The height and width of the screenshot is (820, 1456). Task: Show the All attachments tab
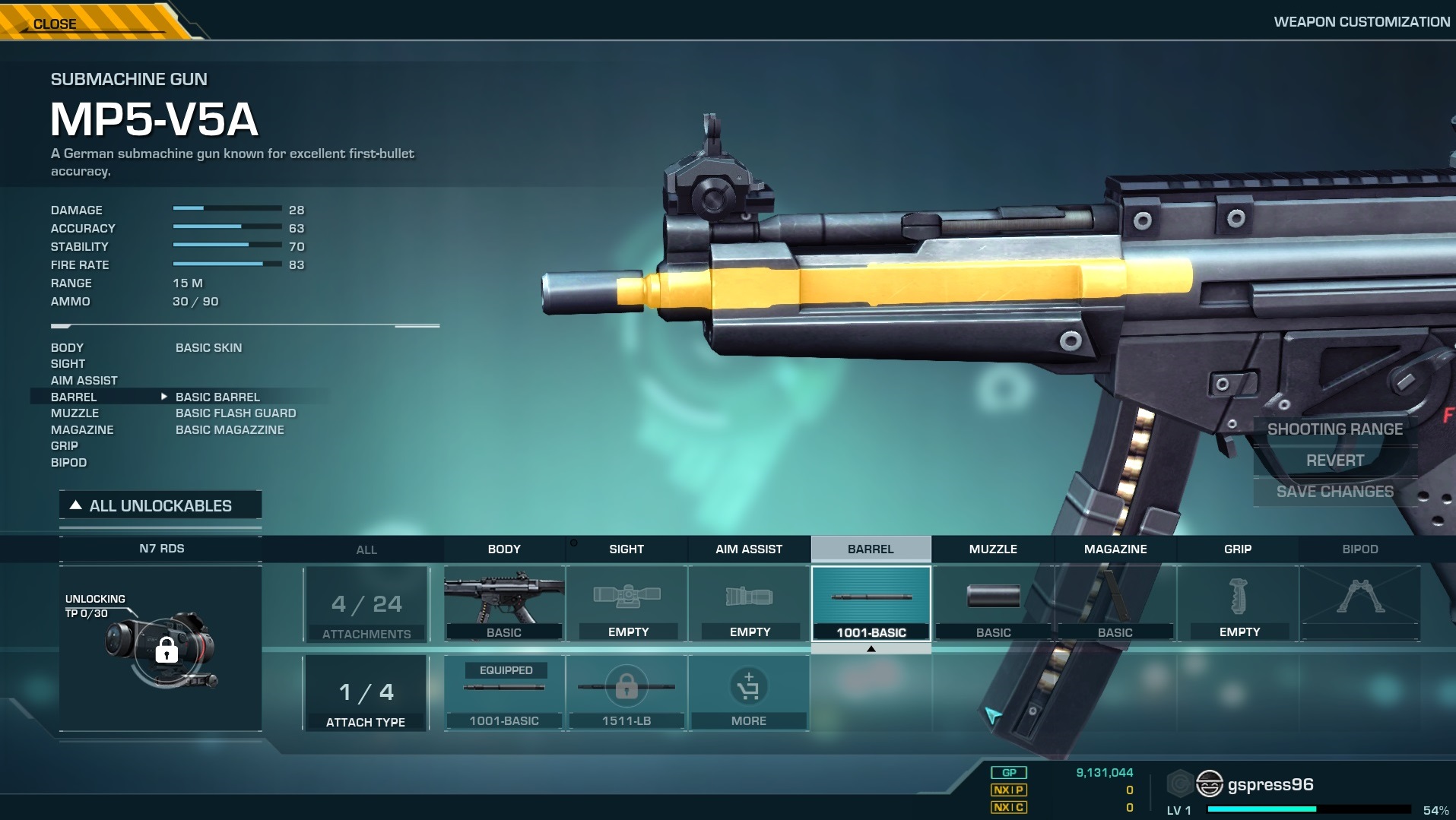point(366,549)
